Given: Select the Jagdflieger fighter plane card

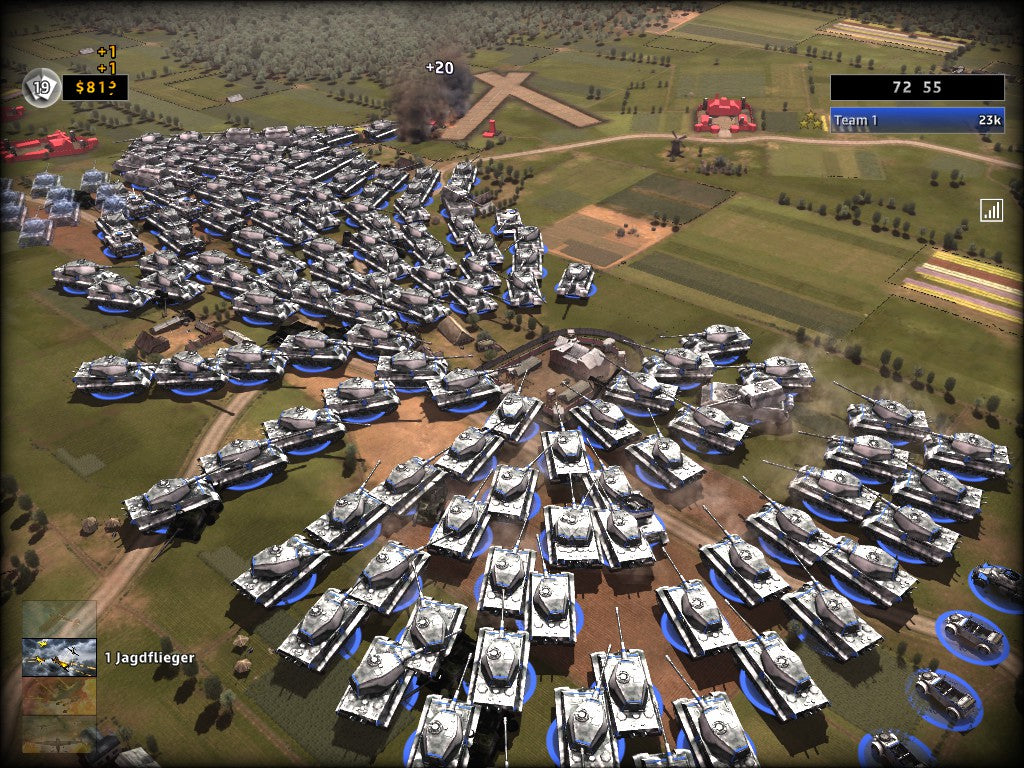Looking at the screenshot, I should tap(59, 657).
